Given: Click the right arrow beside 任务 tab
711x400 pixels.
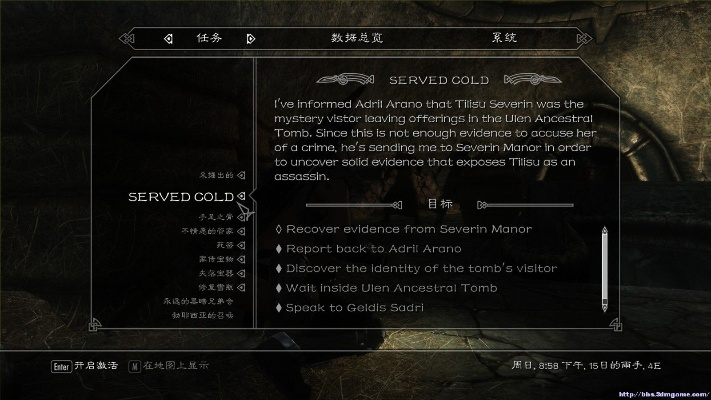Looking at the screenshot, I should [x=251, y=39].
